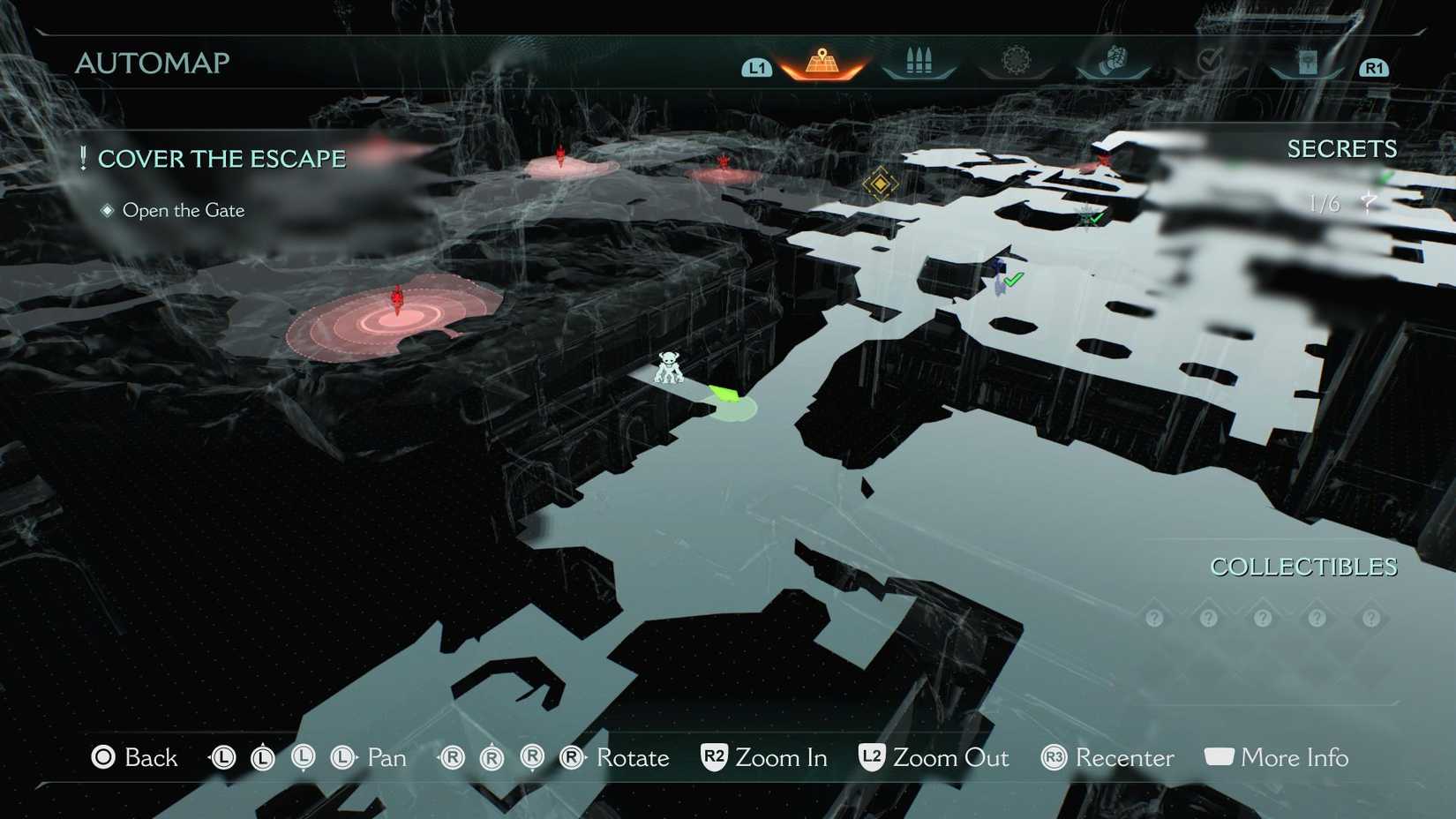Click the Open the Gate objective diamond
Viewport: 1456px width, 819px height.
pyautogui.click(x=108, y=210)
